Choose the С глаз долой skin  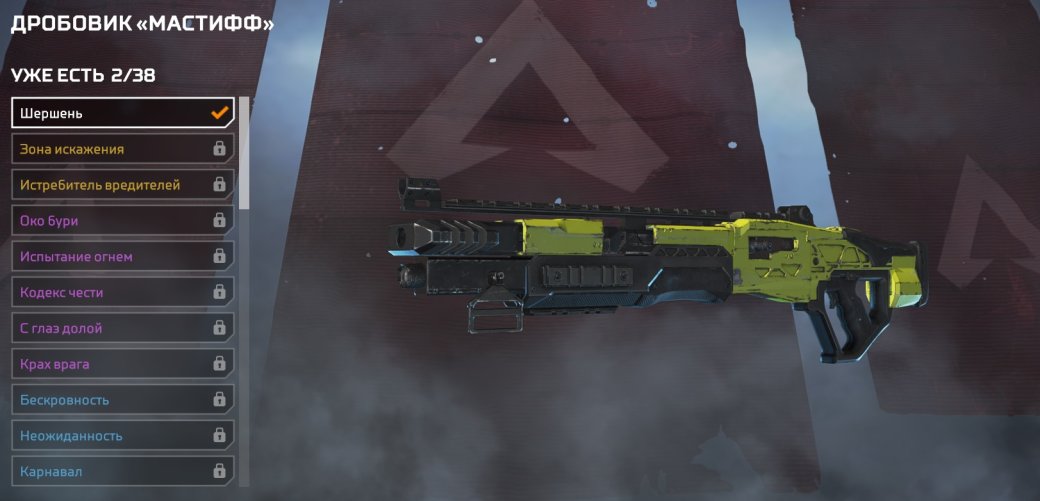click(x=122, y=328)
